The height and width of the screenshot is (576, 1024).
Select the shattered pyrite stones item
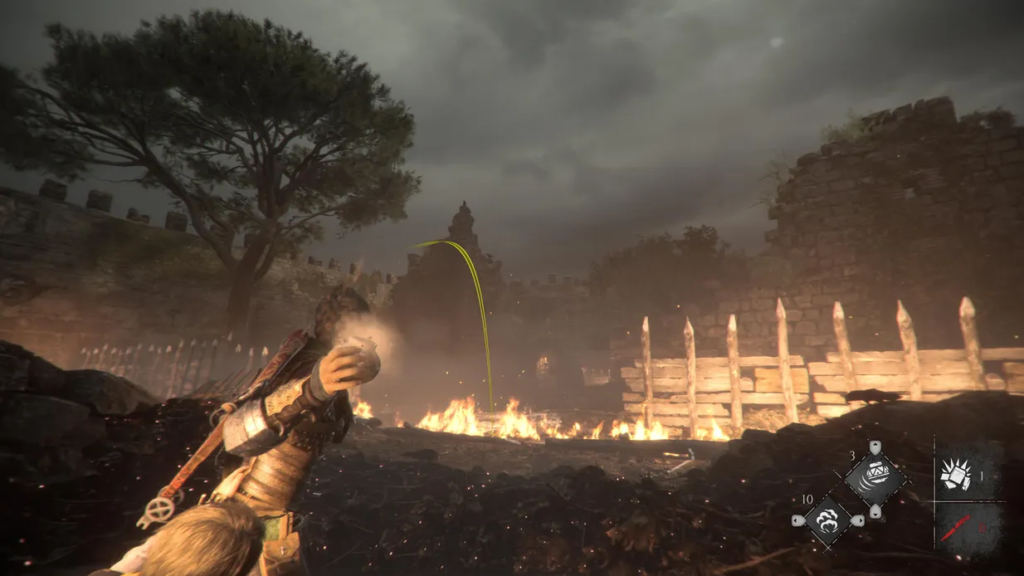958,477
